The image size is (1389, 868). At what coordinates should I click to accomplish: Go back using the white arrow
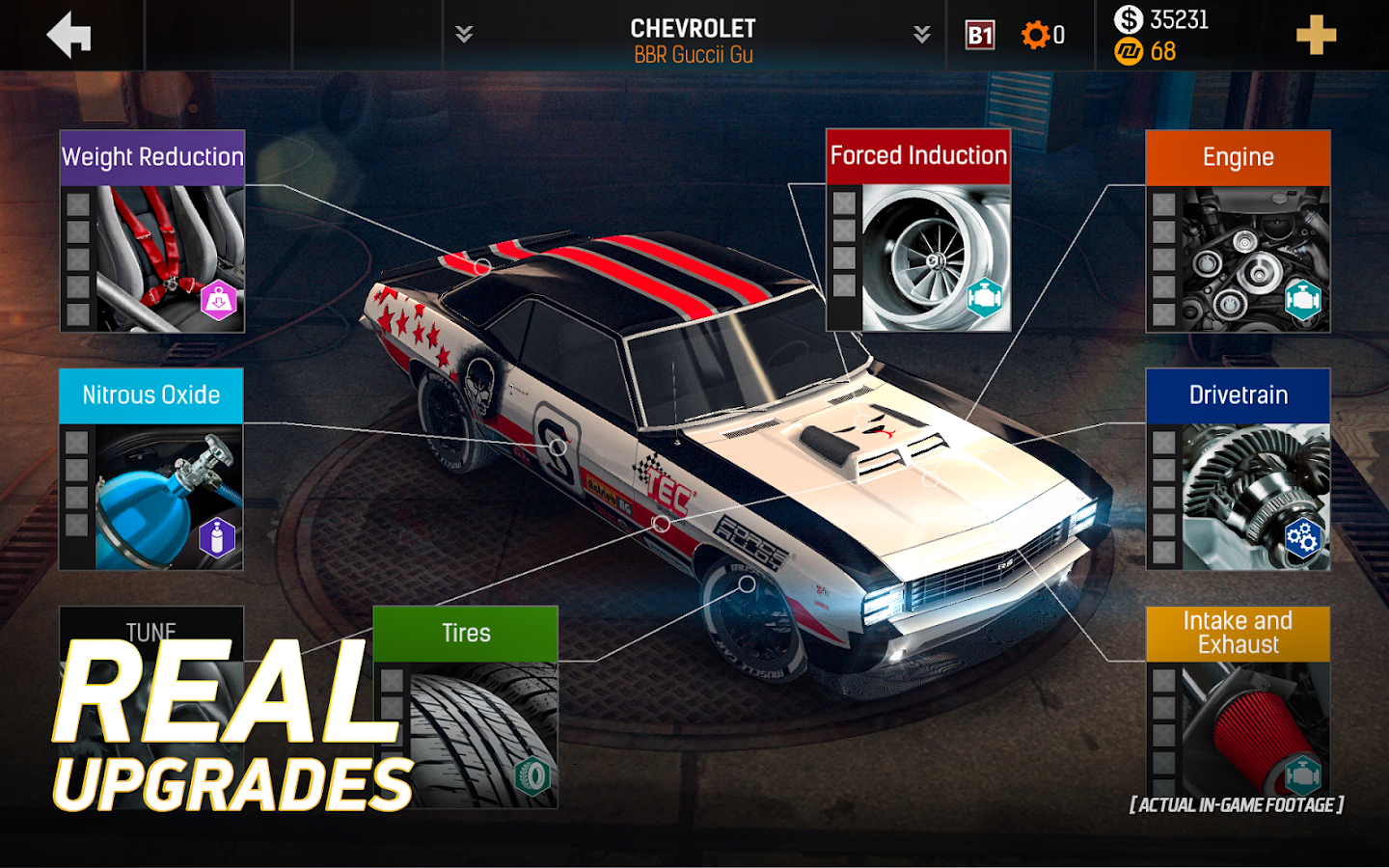(69, 36)
